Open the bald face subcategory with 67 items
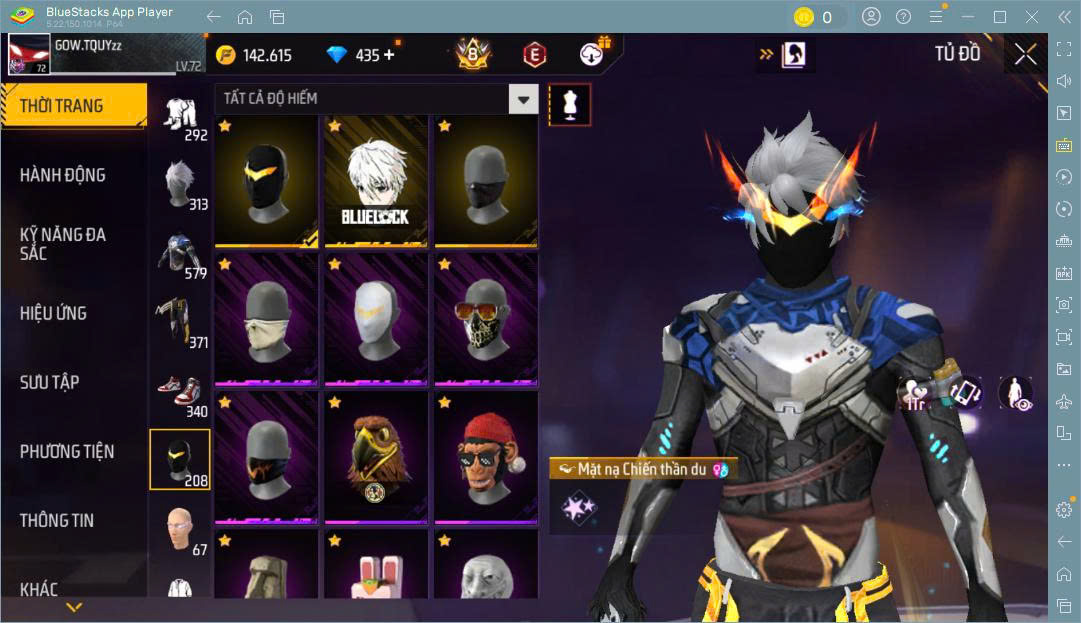 point(181,530)
